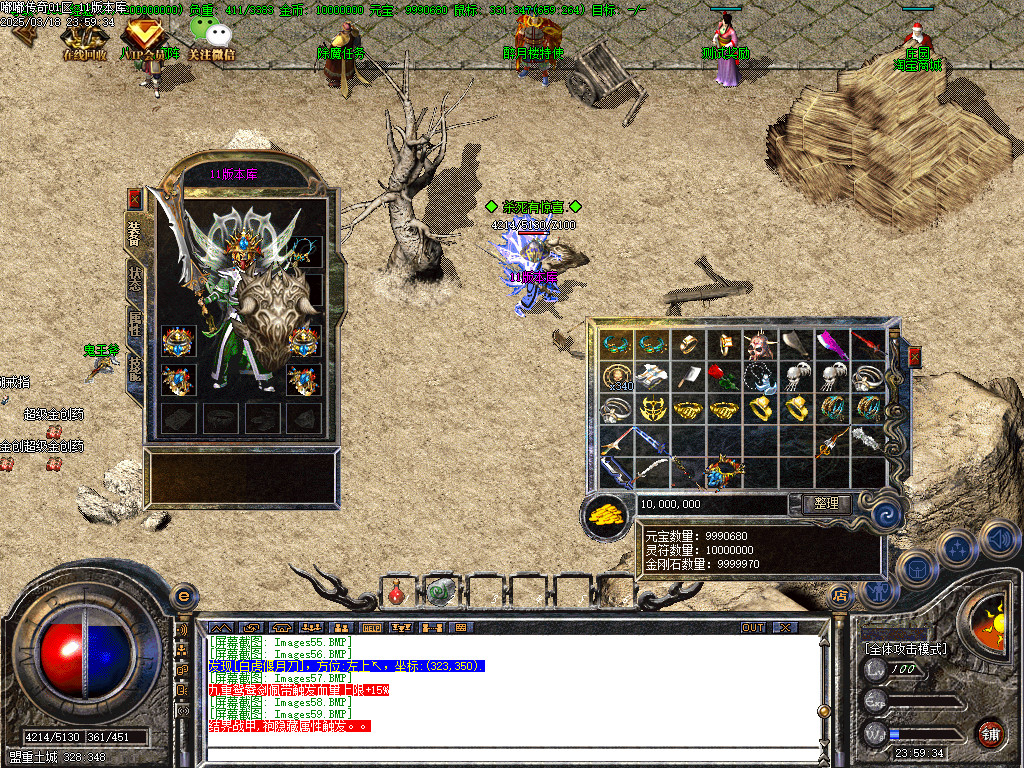Click the OUT button above chat
This screenshot has width=1024, height=768.
pos(752,627)
